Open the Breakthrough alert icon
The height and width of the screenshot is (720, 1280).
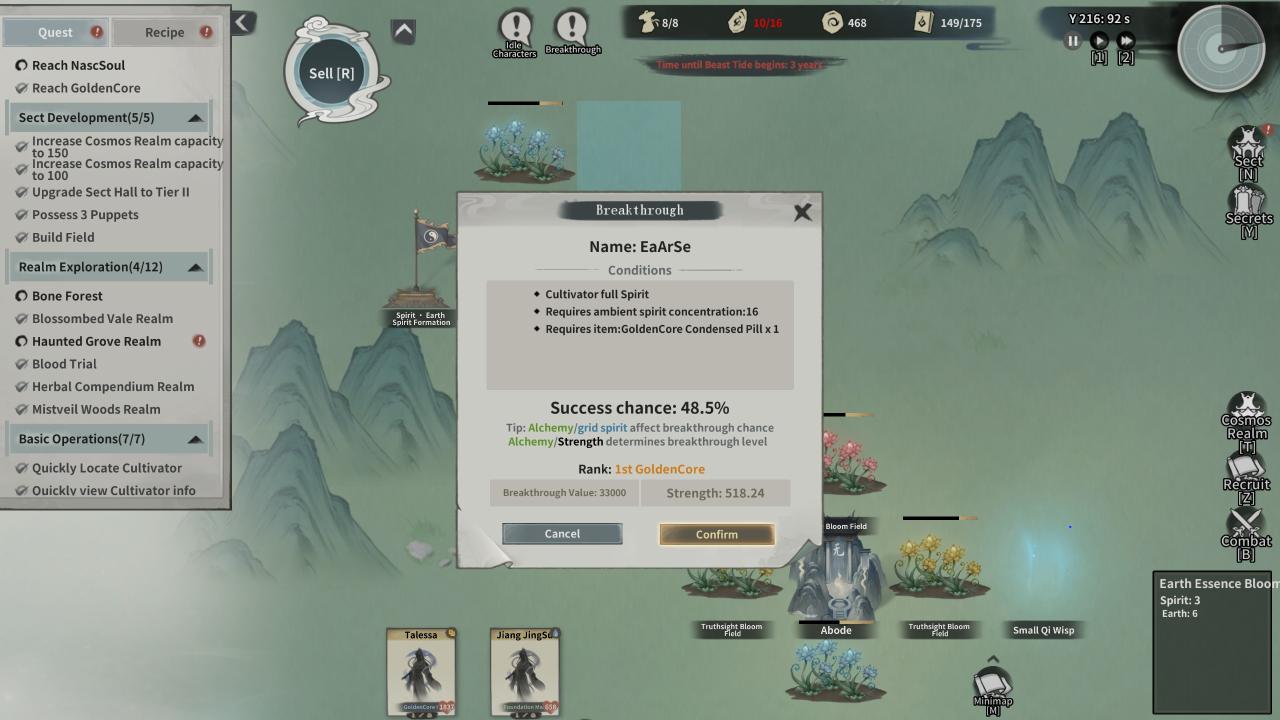pyautogui.click(x=572, y=32)
